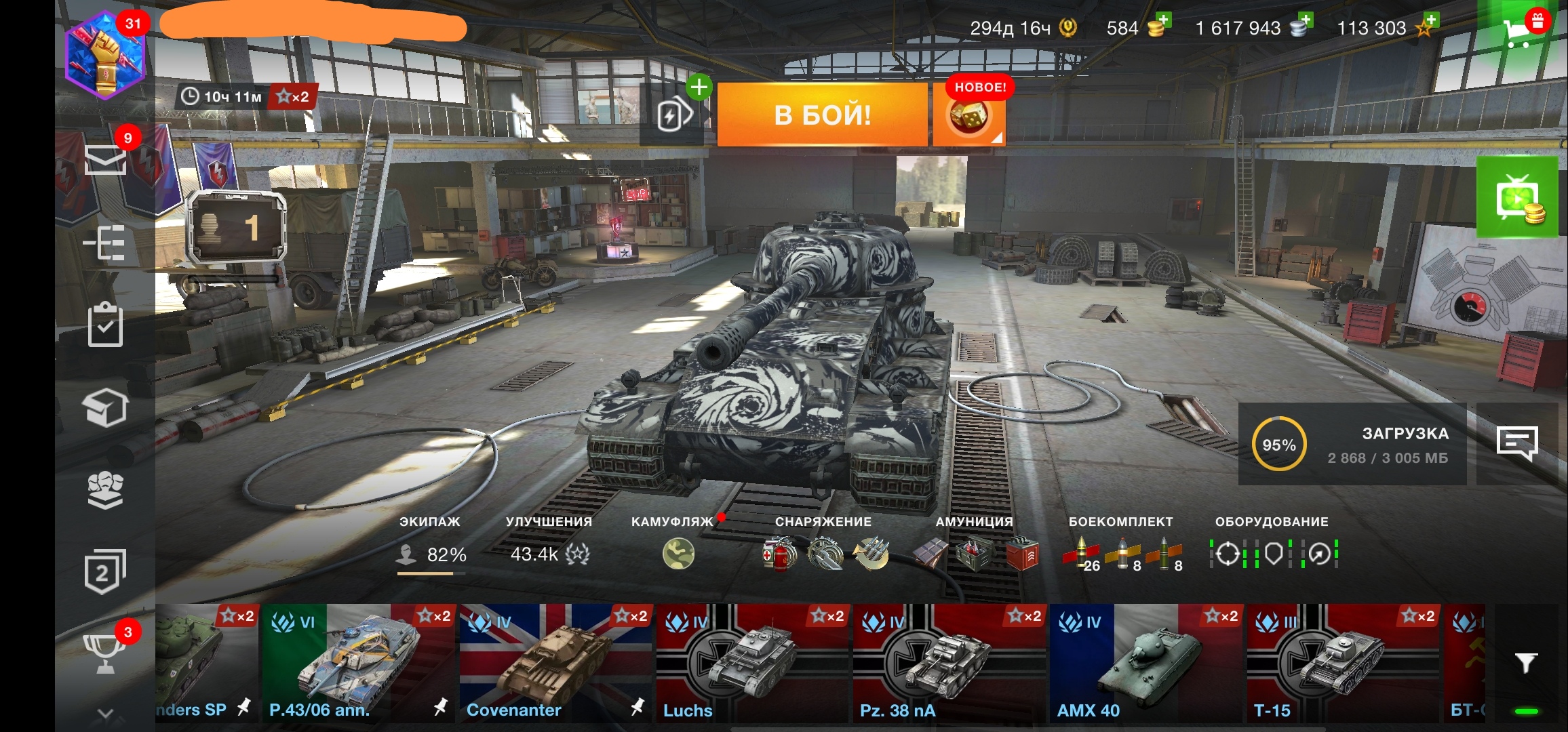1568x732 pixels.
Task: Open the chat window
Action: pyautogui.click(x=1516, y=444)
